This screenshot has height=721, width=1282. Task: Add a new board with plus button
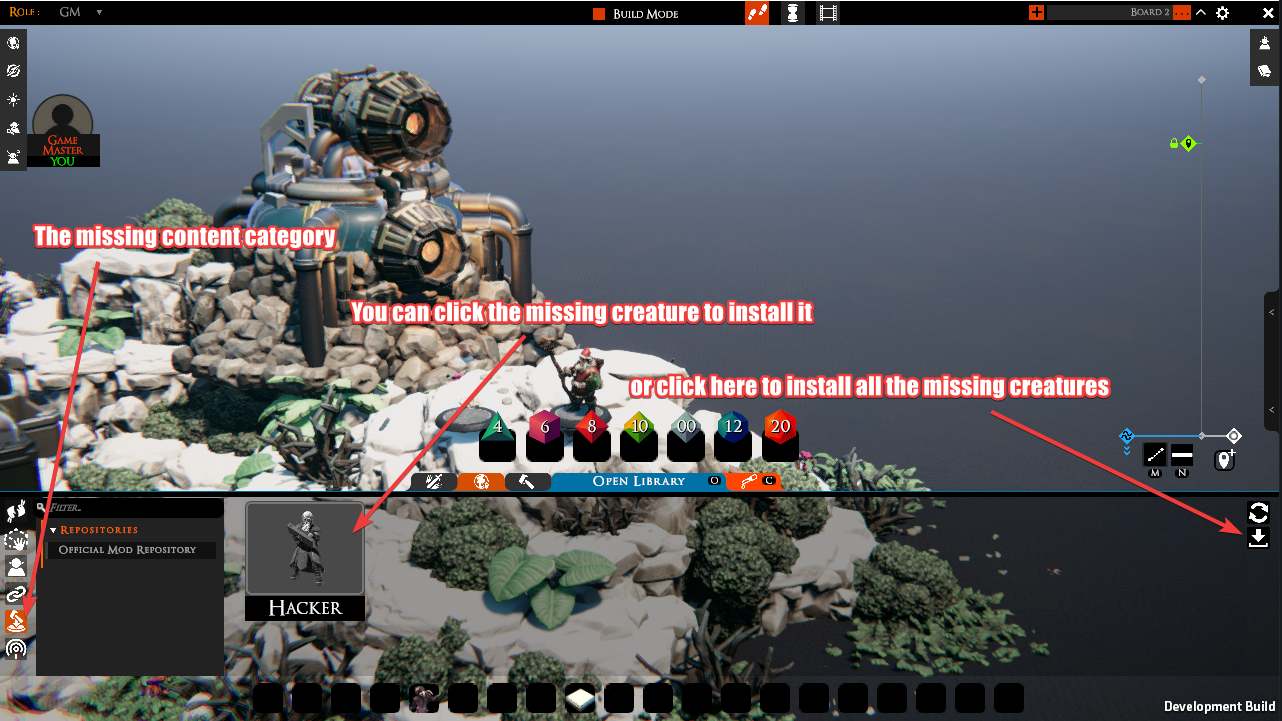1036,13
